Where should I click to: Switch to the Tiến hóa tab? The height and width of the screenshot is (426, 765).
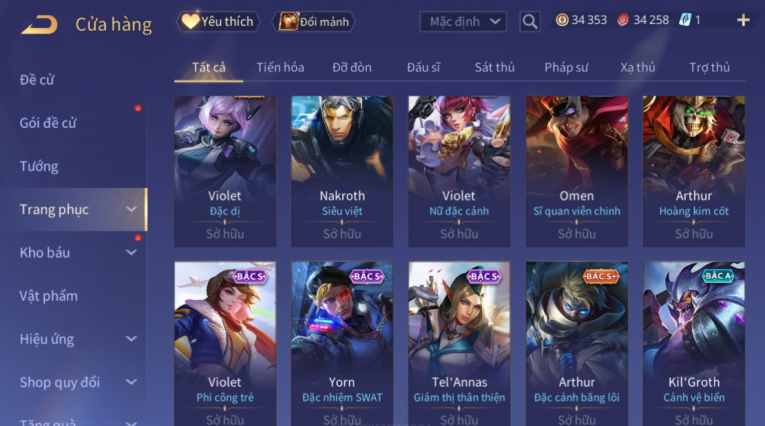point(280,67)
